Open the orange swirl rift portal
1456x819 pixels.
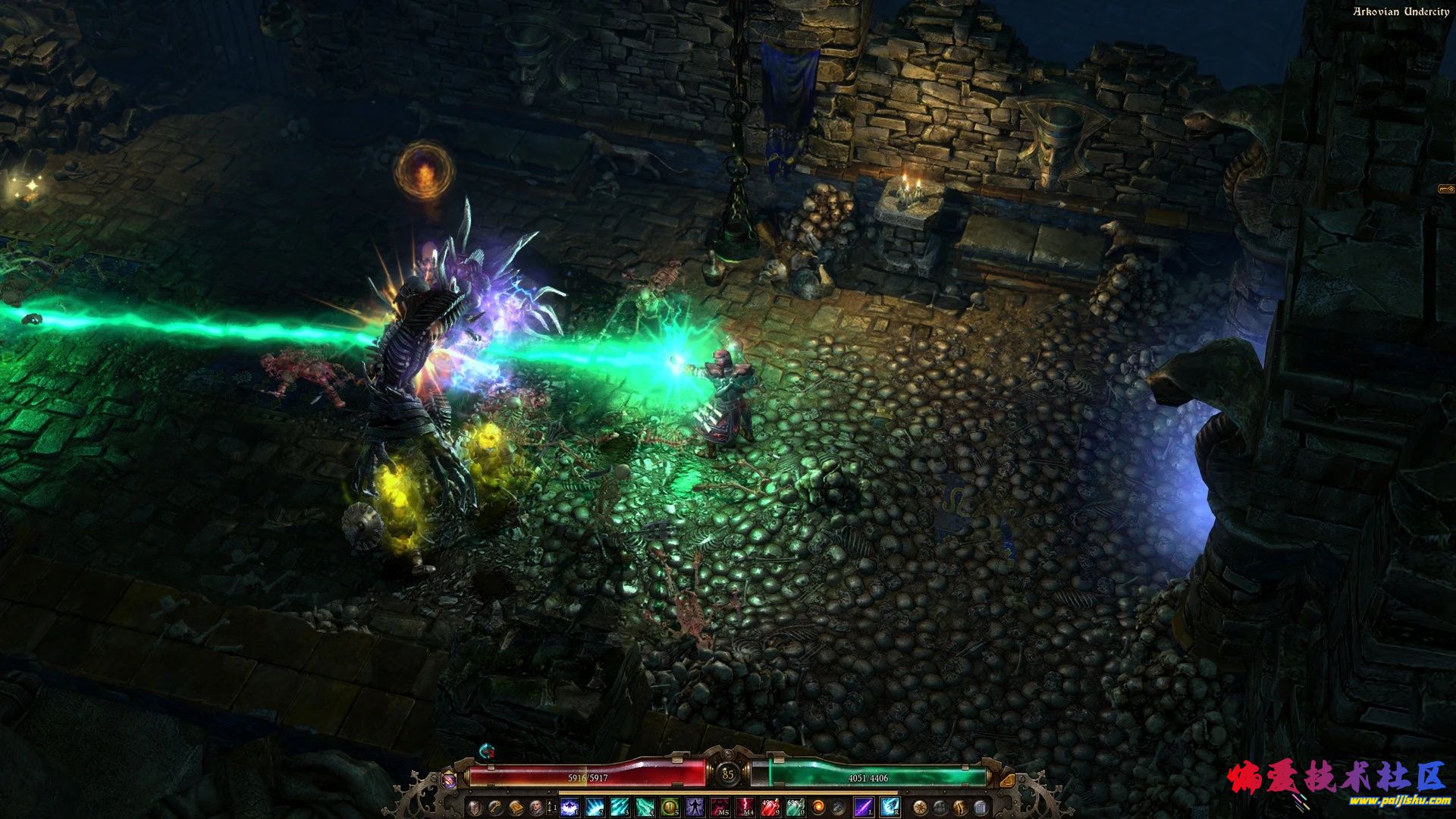[x=819, y=807]
